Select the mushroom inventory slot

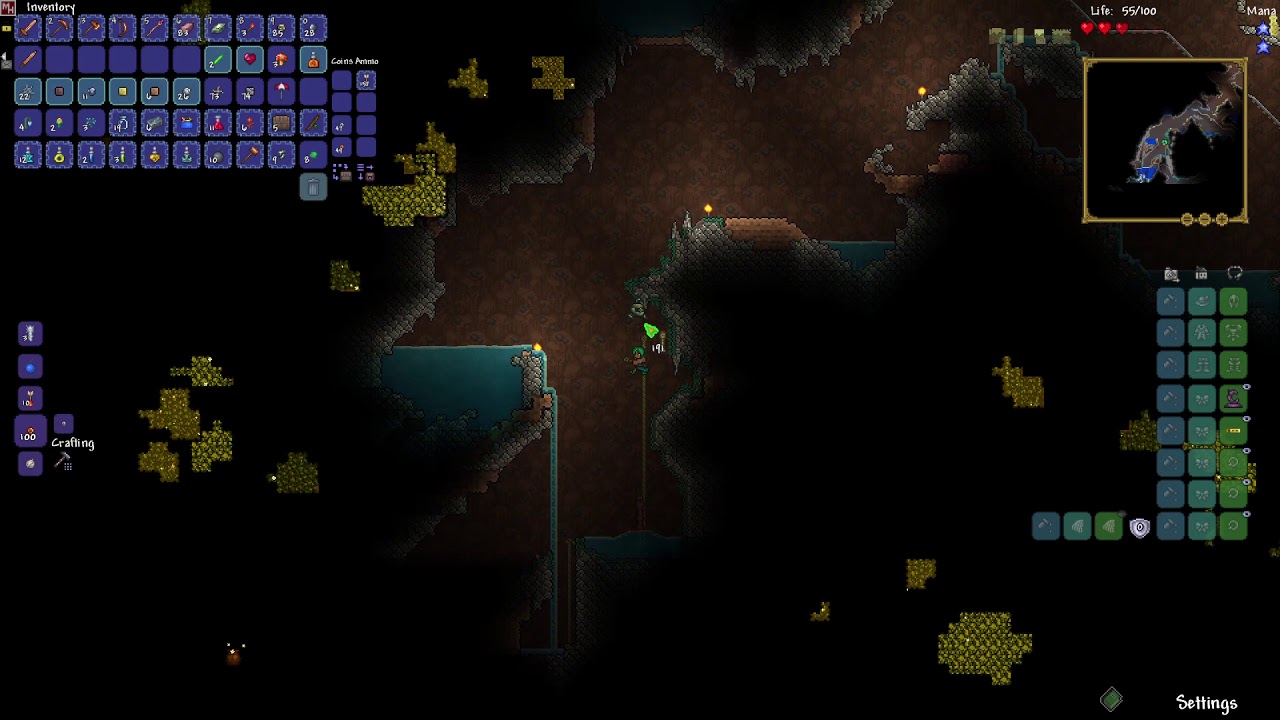282,60
